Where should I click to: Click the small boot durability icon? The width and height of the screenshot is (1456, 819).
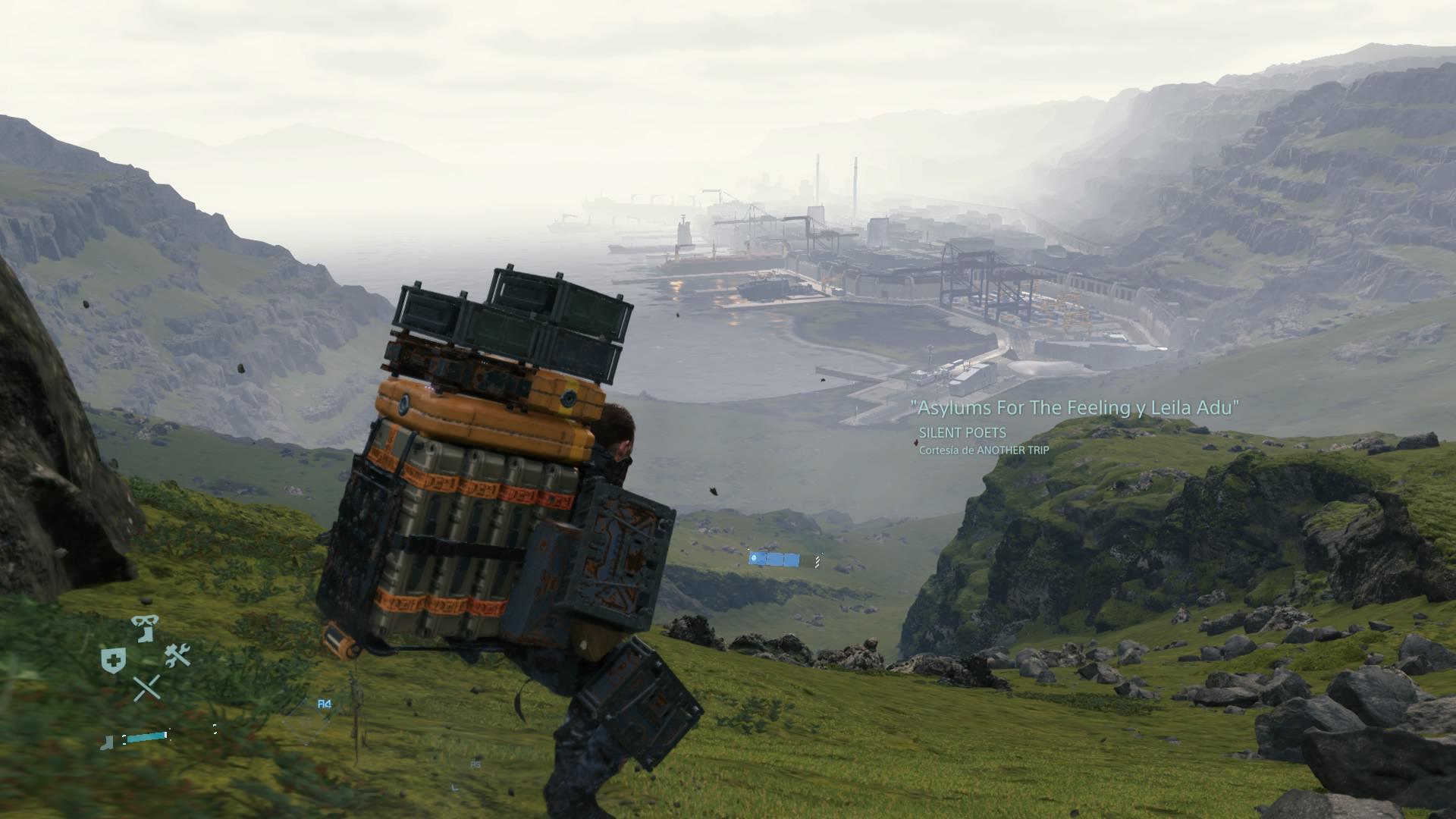(107, 742)
